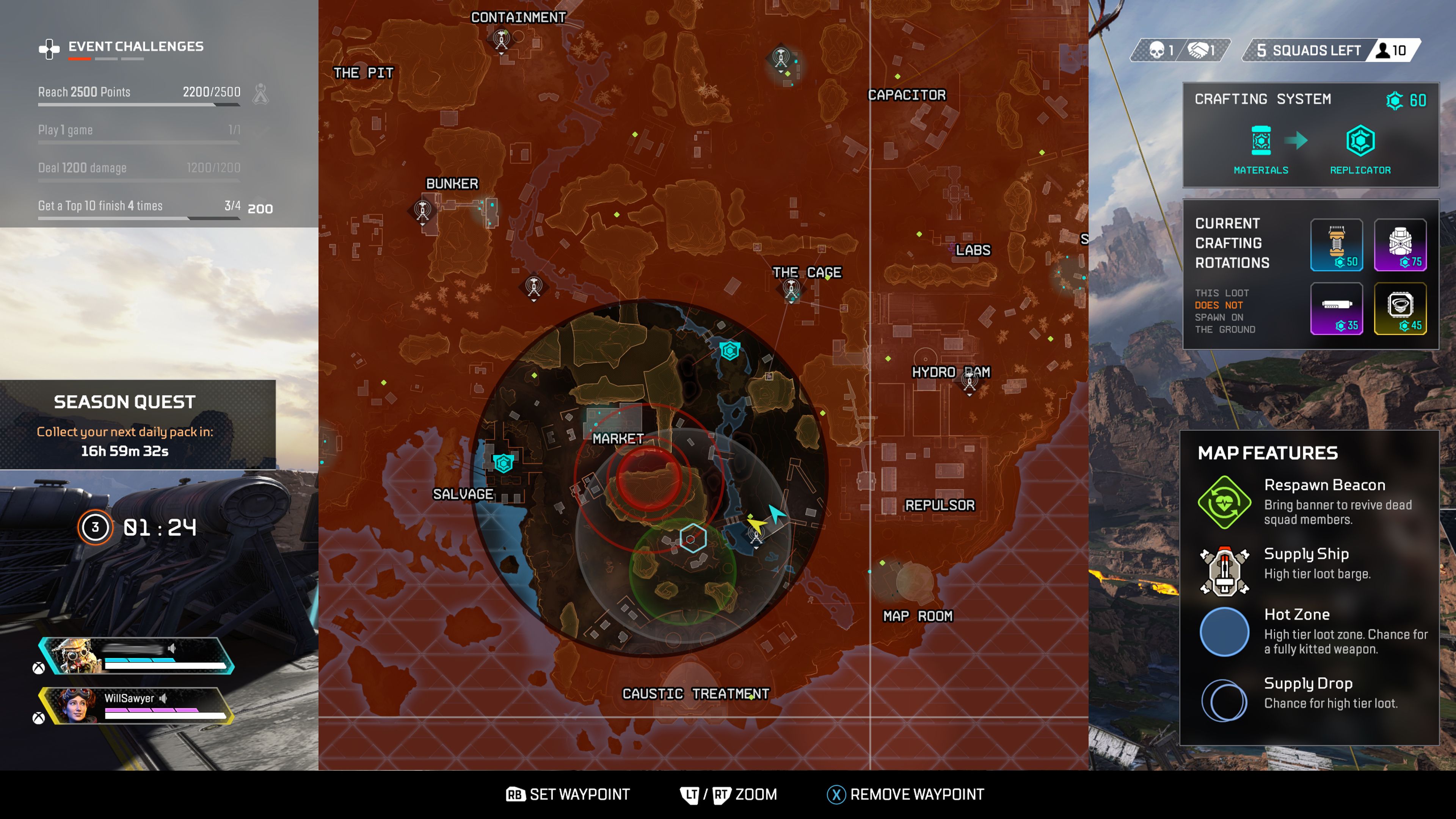Select the Squads Left counter tab
Image resolution: width=1456 pixels, height=819 pixels.
pos(1309,50)
